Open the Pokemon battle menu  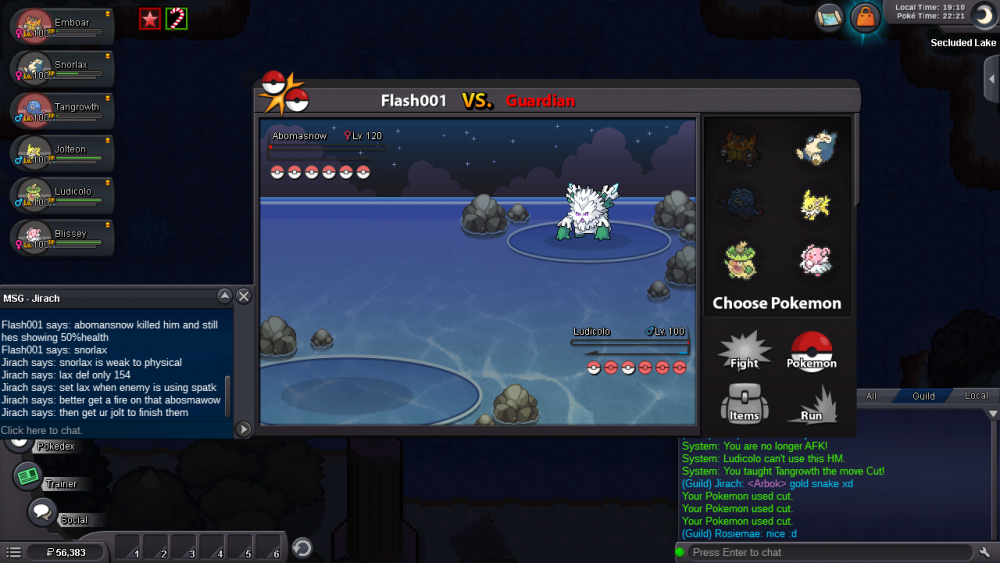(811, 351)
